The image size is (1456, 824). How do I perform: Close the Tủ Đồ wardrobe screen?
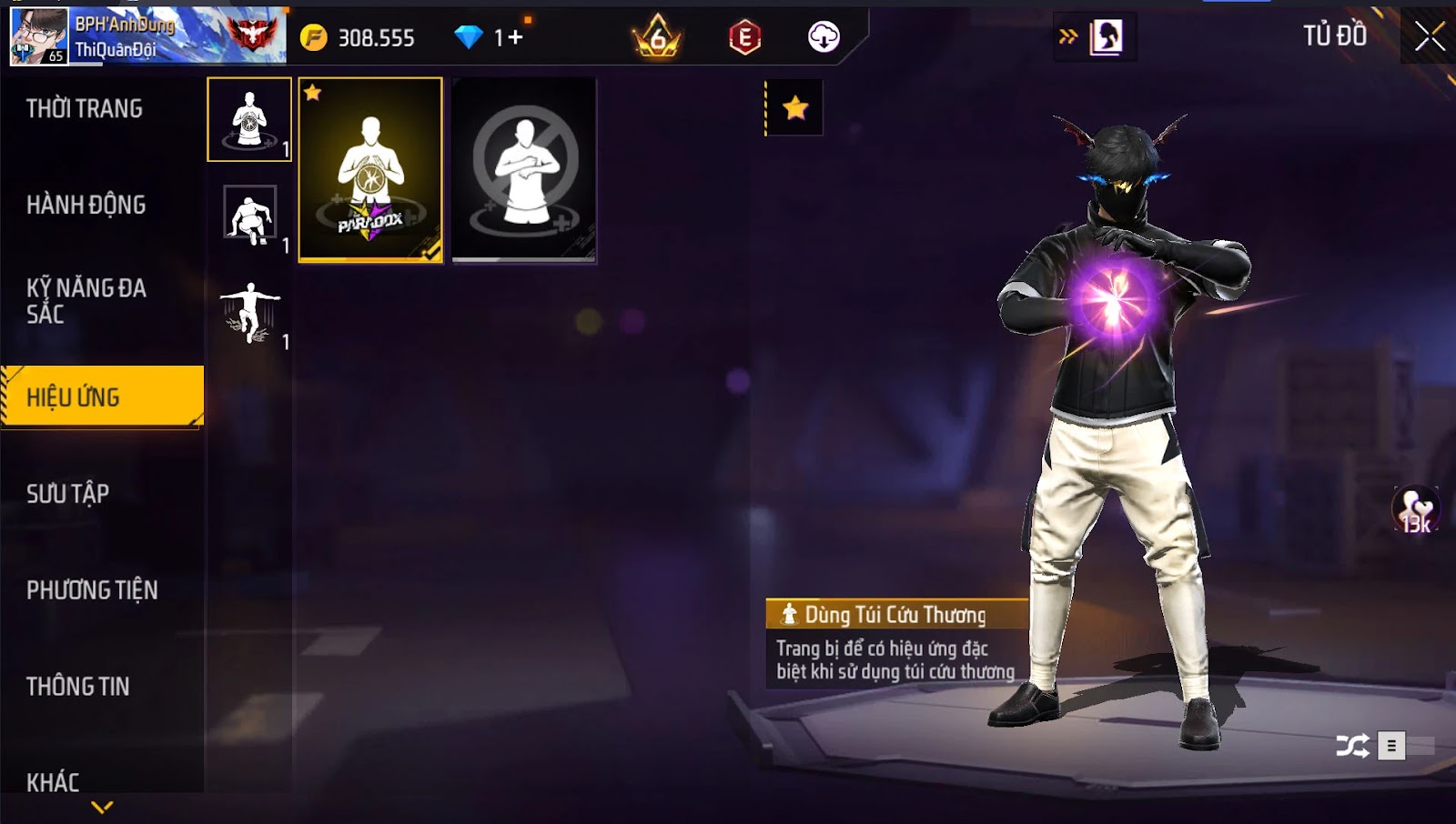point(1430,36)
